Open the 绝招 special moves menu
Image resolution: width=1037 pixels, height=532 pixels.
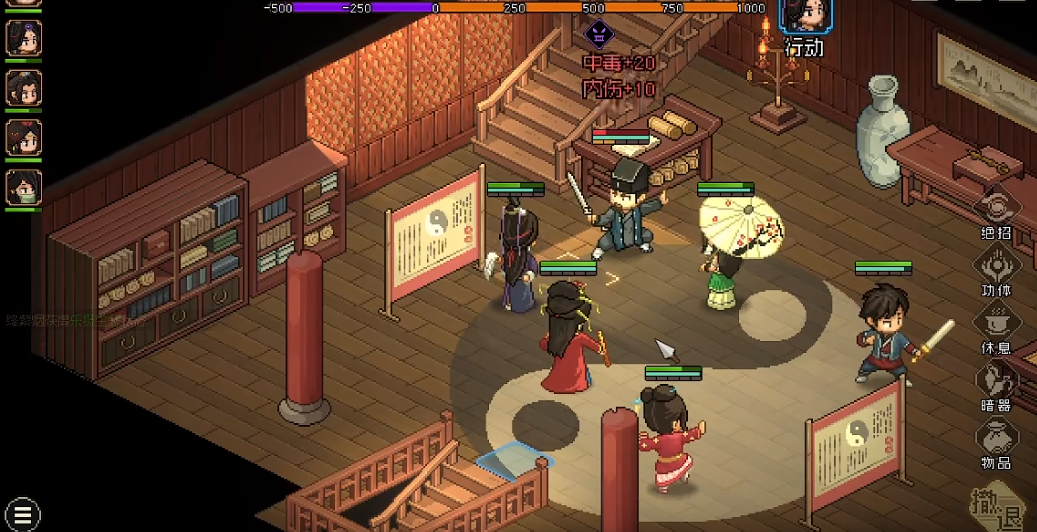[997, 209]
